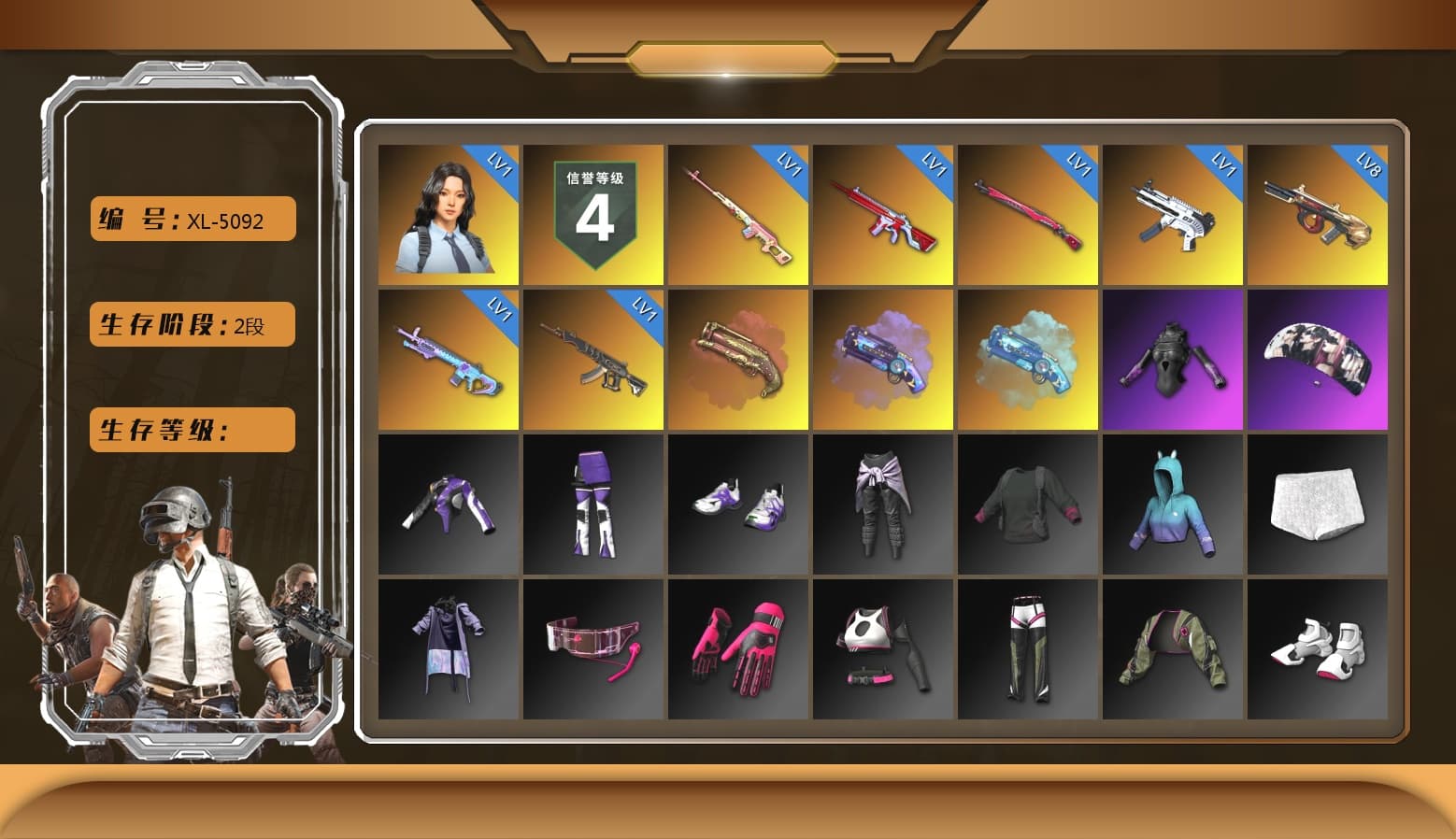Open the white SMG weapon skin
Viewport: 1456px width, 839px height.
(1173, 215)
